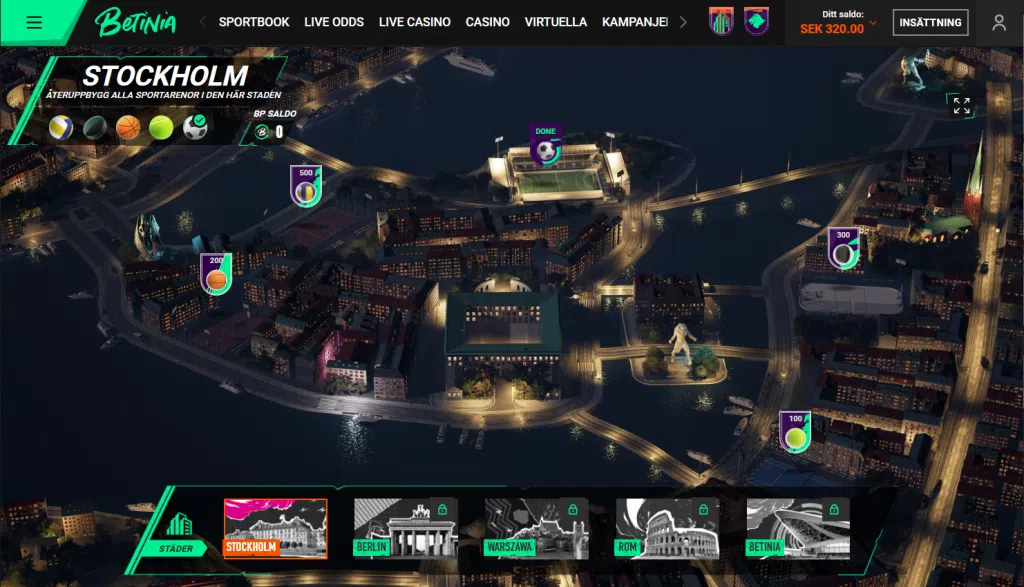
Task: Open the hamburger menu
Action: (x=34, y=22)
